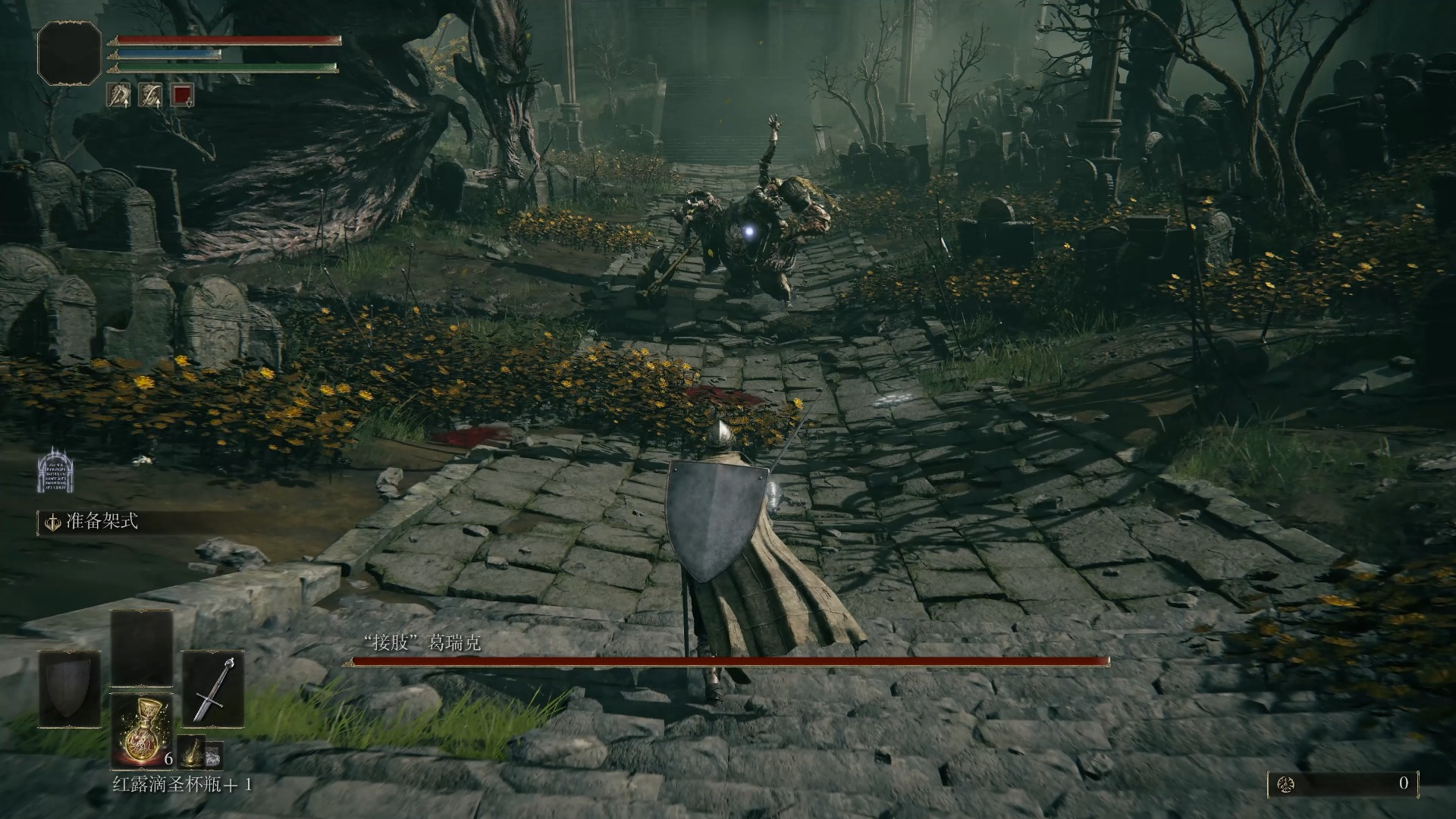The width and height of the screenshot is (1456, 819).
Task: Select the heater shield equipment slot
Action: coord(70,689)
